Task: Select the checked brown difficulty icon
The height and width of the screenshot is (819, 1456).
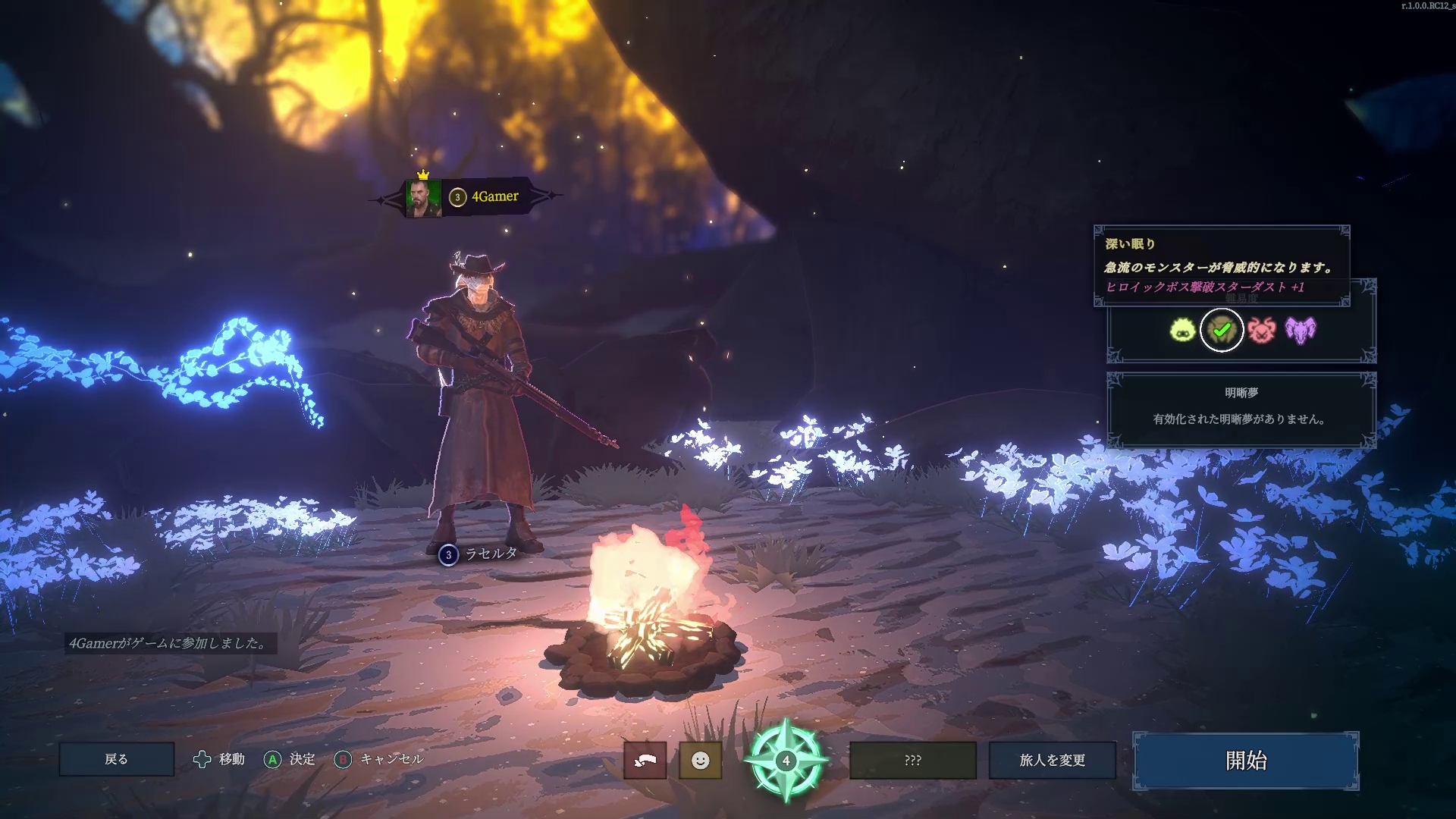Action: 1222,330
